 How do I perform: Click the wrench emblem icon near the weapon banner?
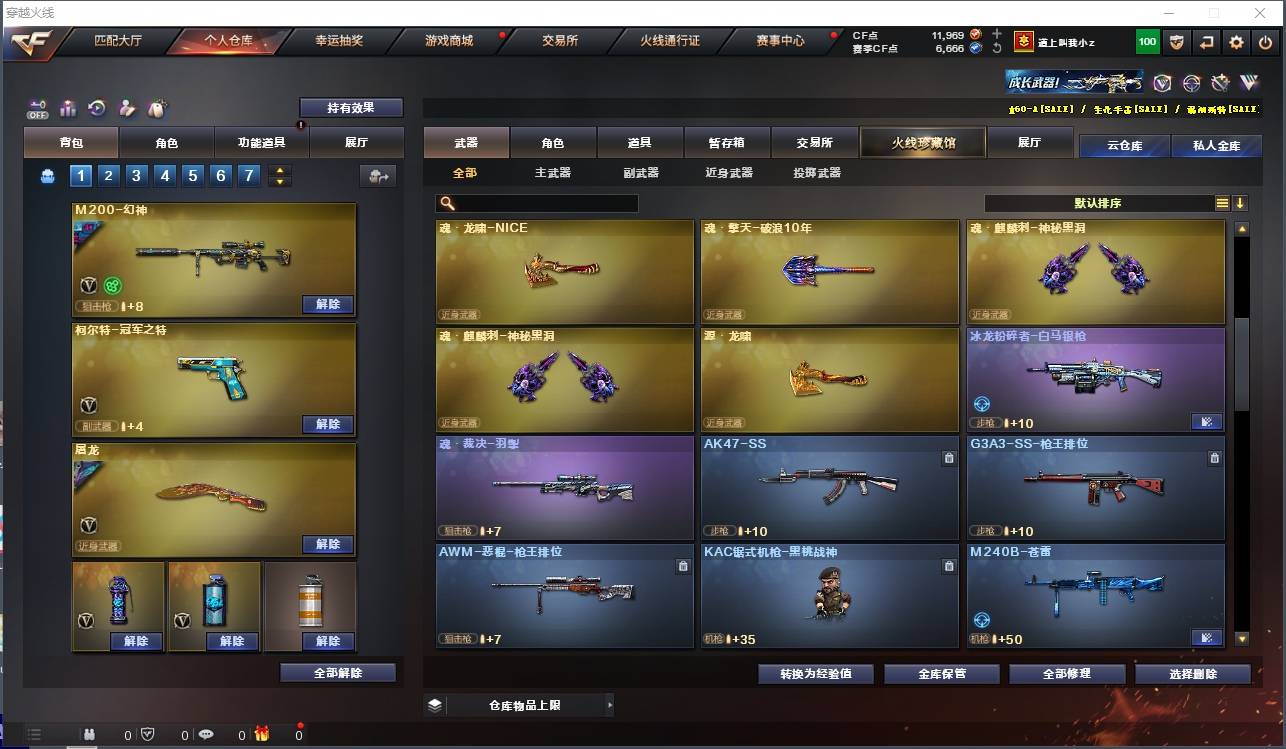click(x=1219, y=85)
